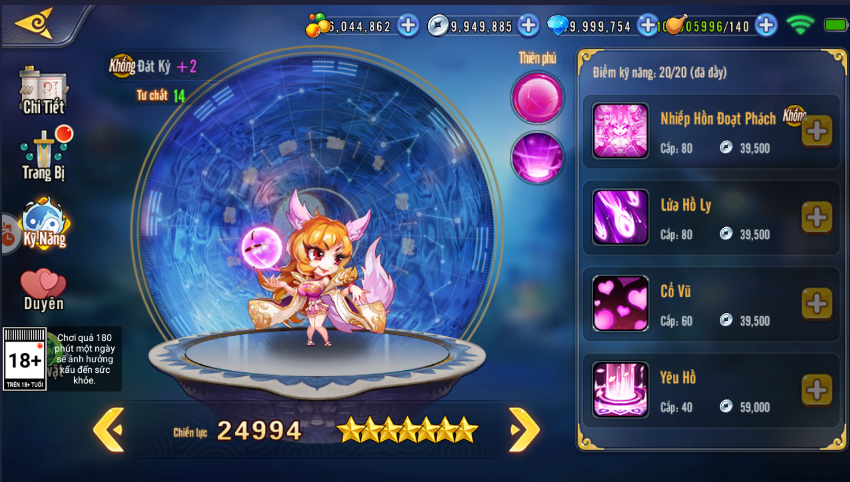Go back using the top-left arrow button
This screenshot has height=482, width=850.
[35, 23]
